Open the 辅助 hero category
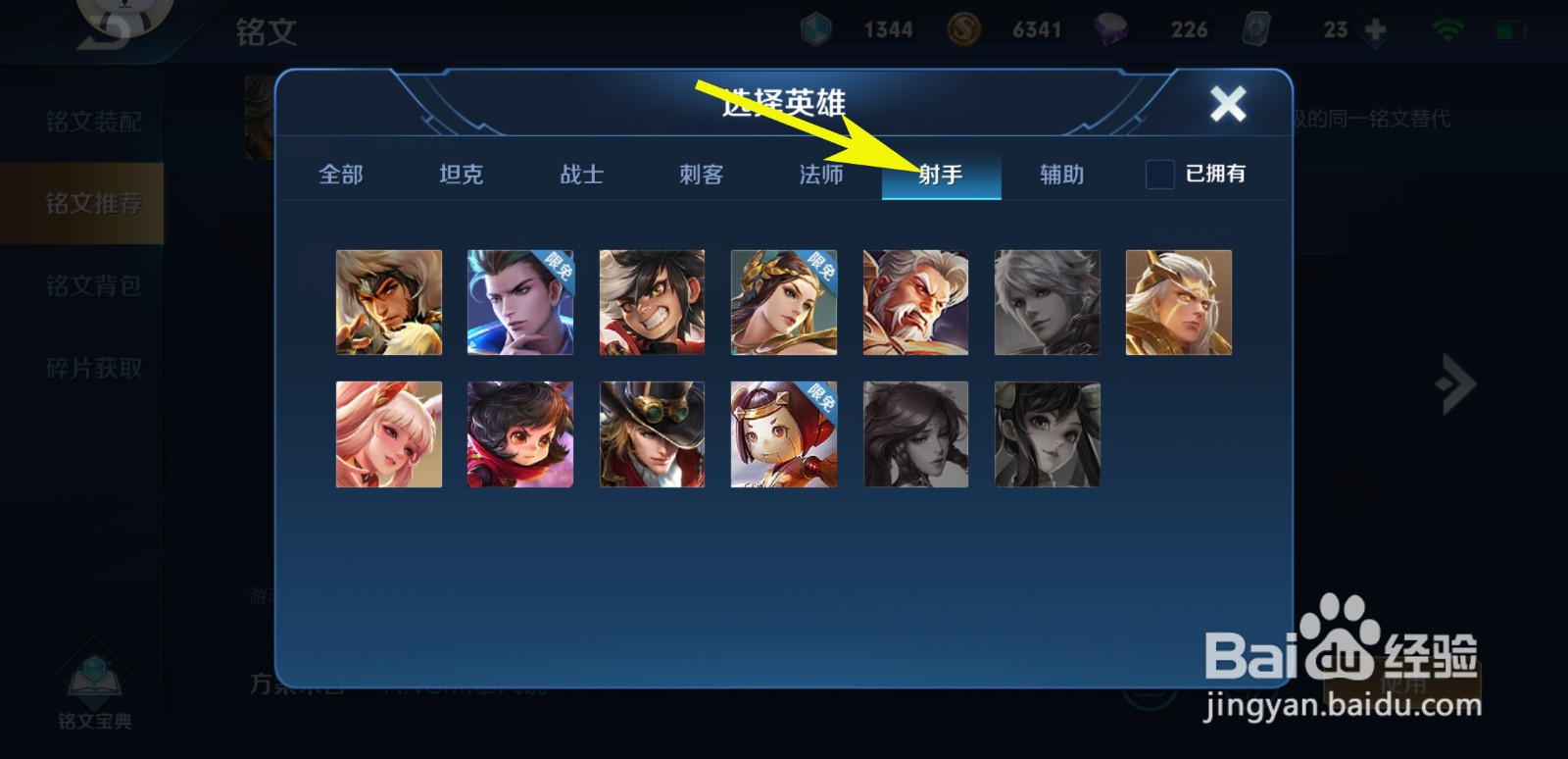The image size is (1568, 759). coord(1061,175)
